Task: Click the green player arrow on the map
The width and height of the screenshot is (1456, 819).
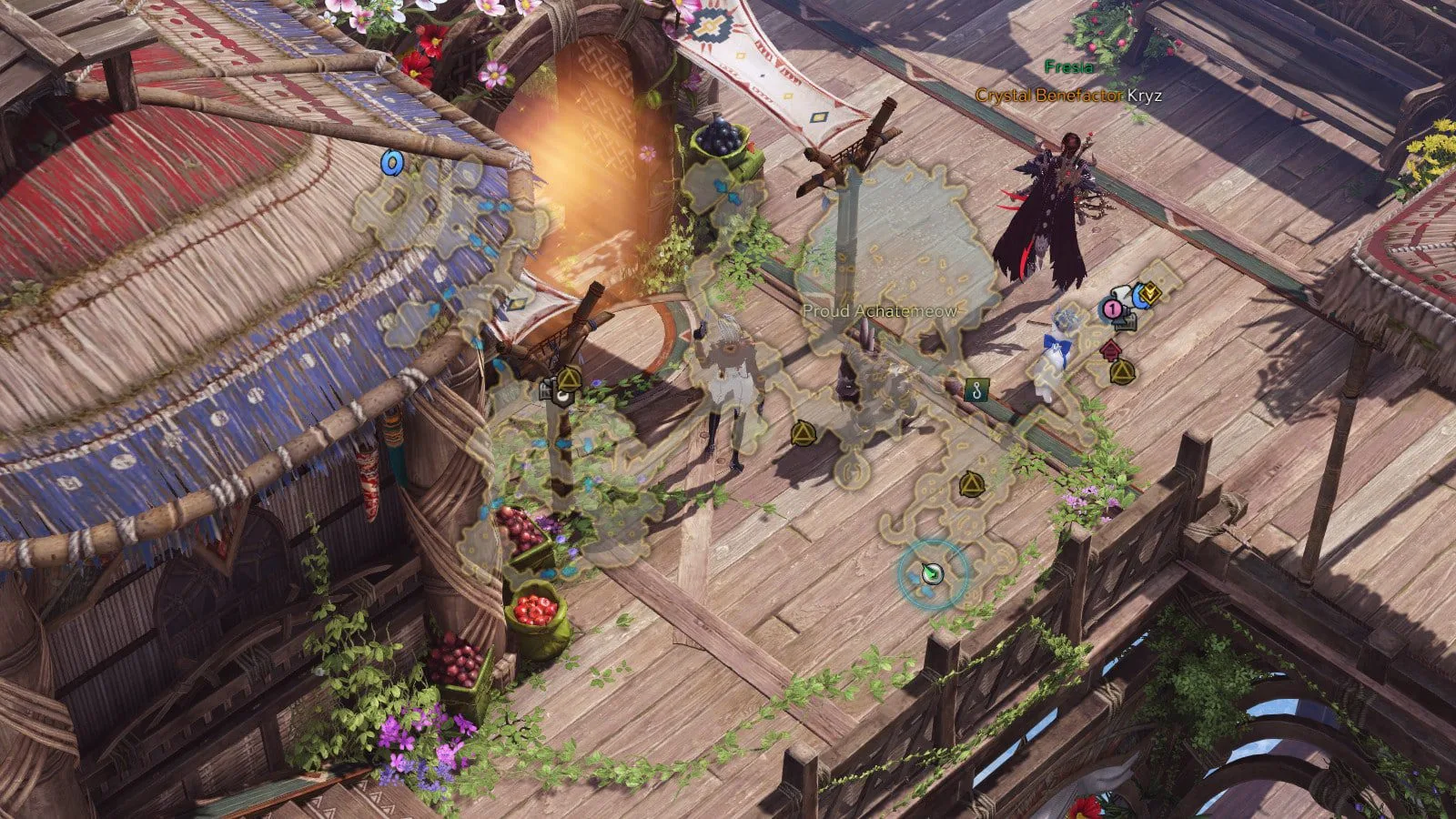Action: click(931, 573)
